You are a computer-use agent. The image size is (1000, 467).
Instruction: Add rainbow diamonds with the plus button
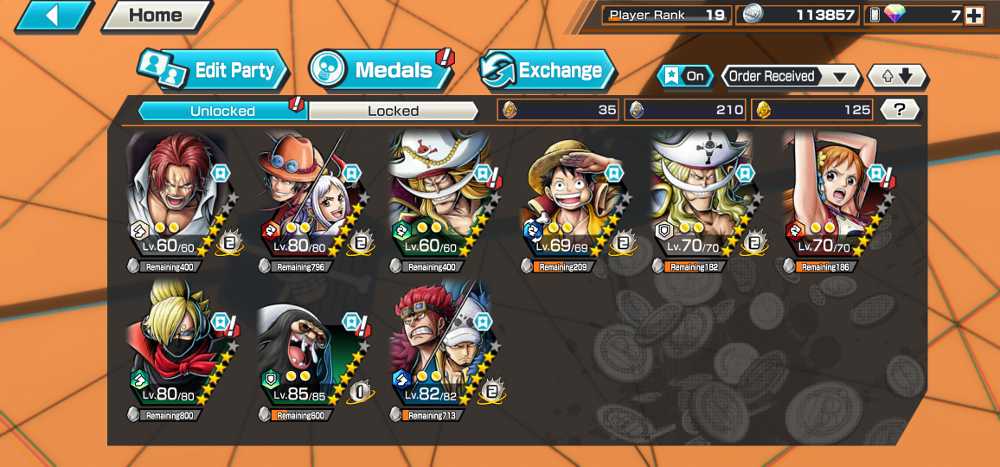pos(974,15)
